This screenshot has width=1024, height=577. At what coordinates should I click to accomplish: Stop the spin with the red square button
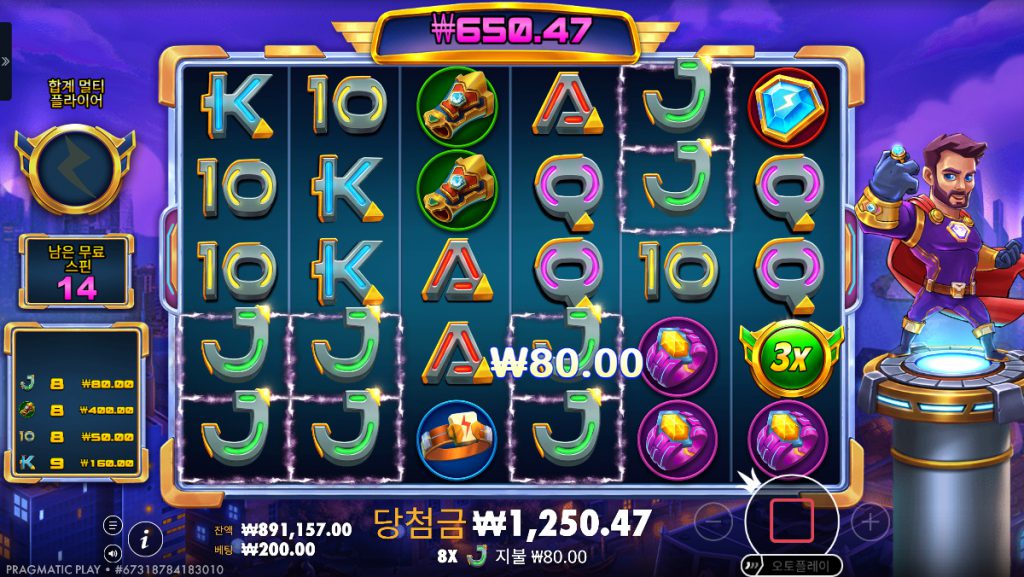pos(790,520)
